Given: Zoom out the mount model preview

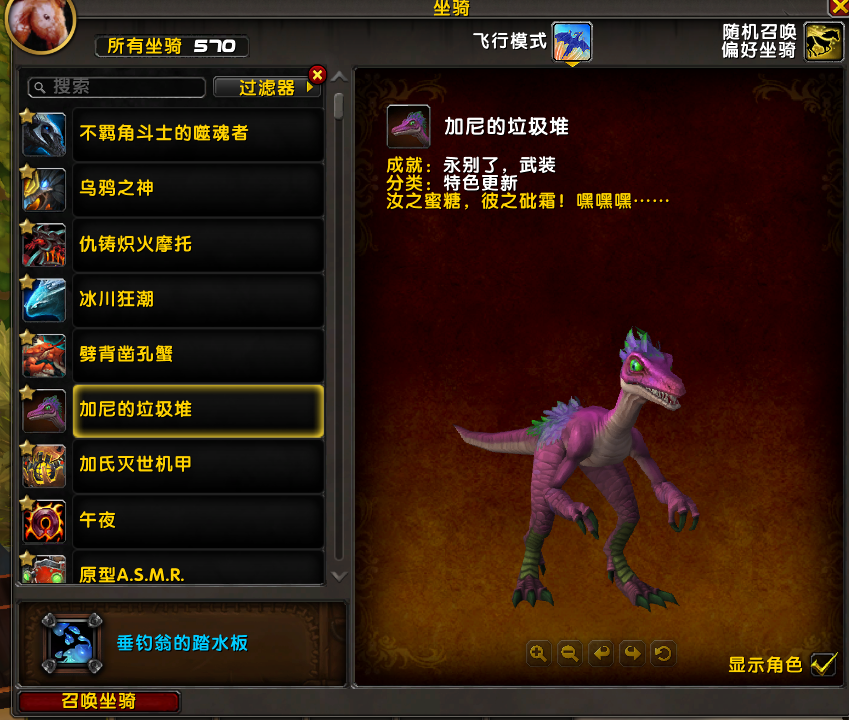Looking at the screenshot, I should [x=569, y=654].
